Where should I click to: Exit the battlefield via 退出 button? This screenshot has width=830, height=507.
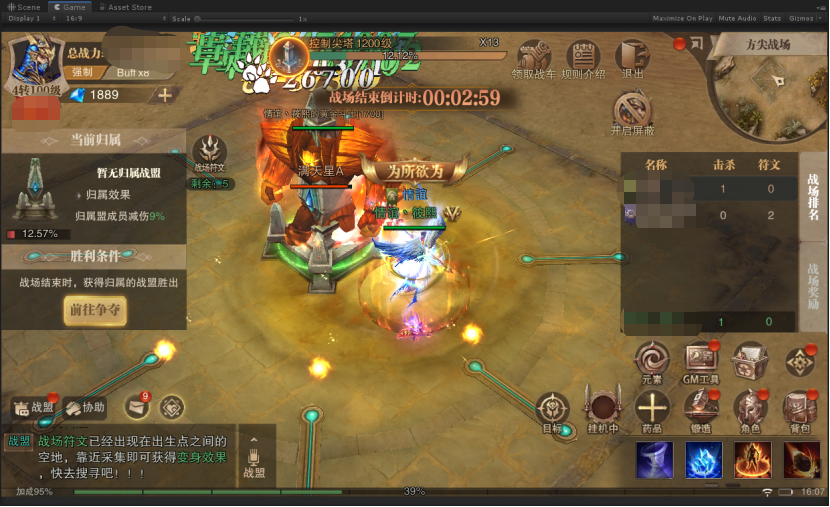pyautogui.click(x=632, y=58)
